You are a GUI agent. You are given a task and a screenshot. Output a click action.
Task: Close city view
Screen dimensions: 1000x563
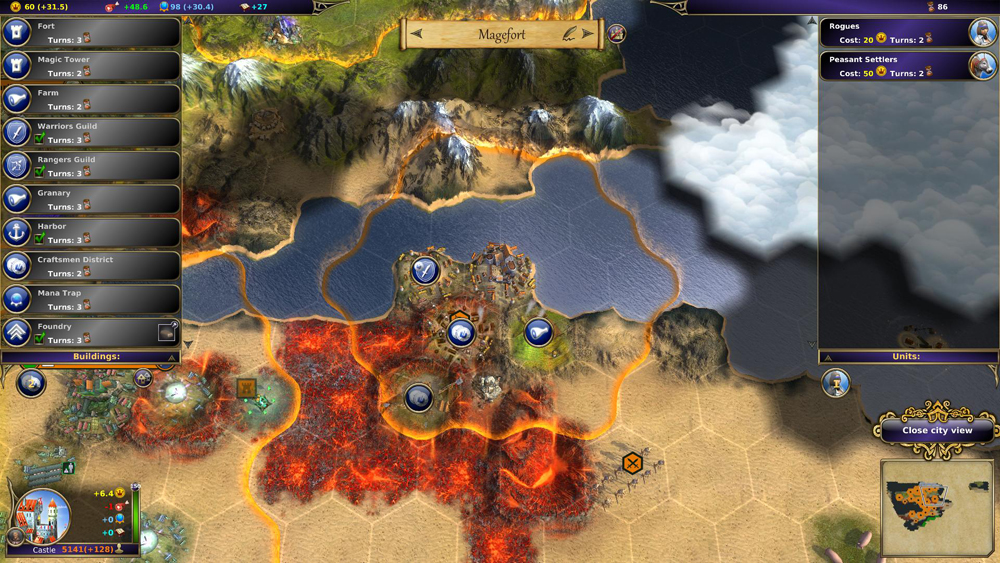(936, 430)
